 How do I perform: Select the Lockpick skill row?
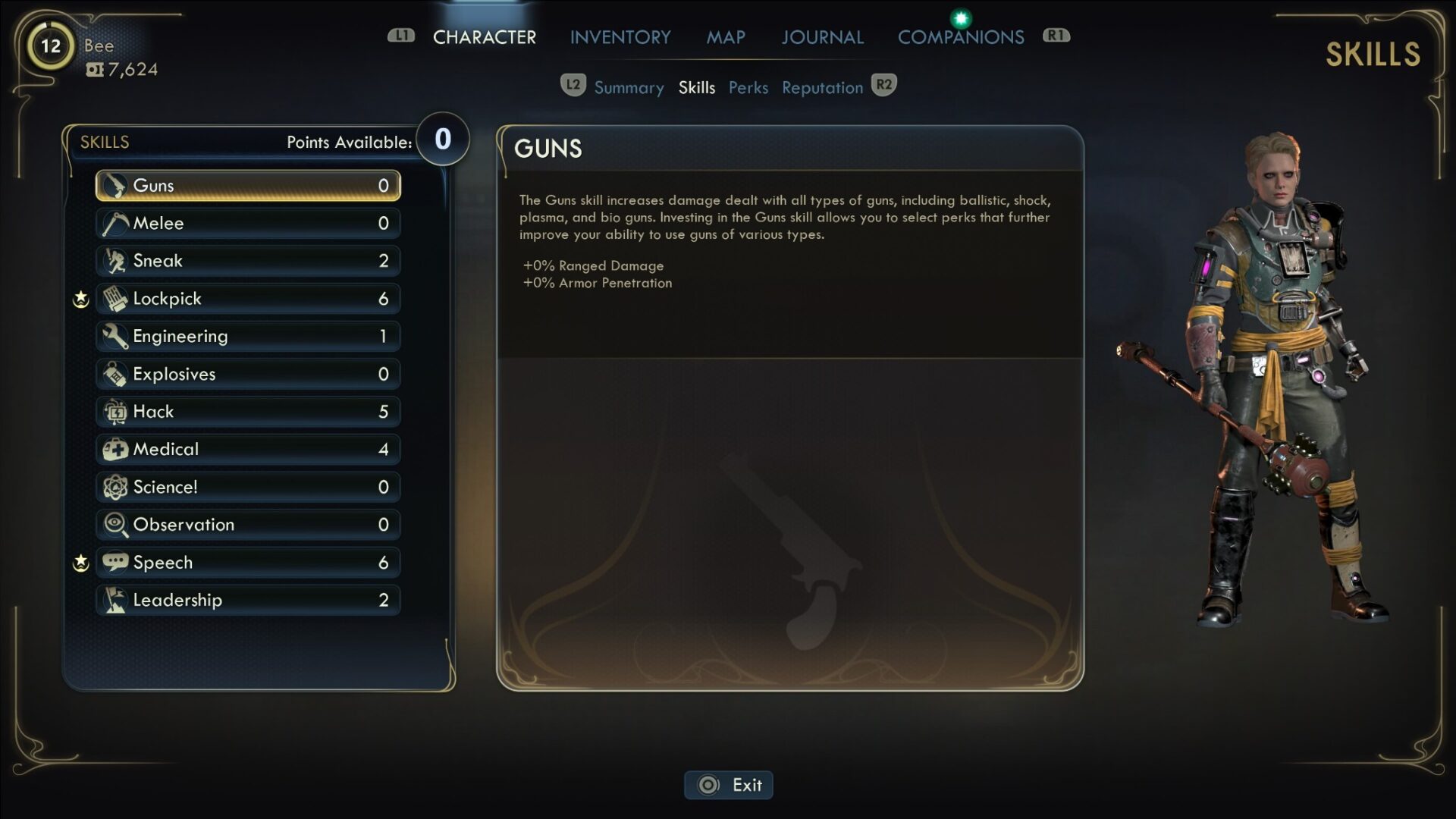[x=248, y=299]
